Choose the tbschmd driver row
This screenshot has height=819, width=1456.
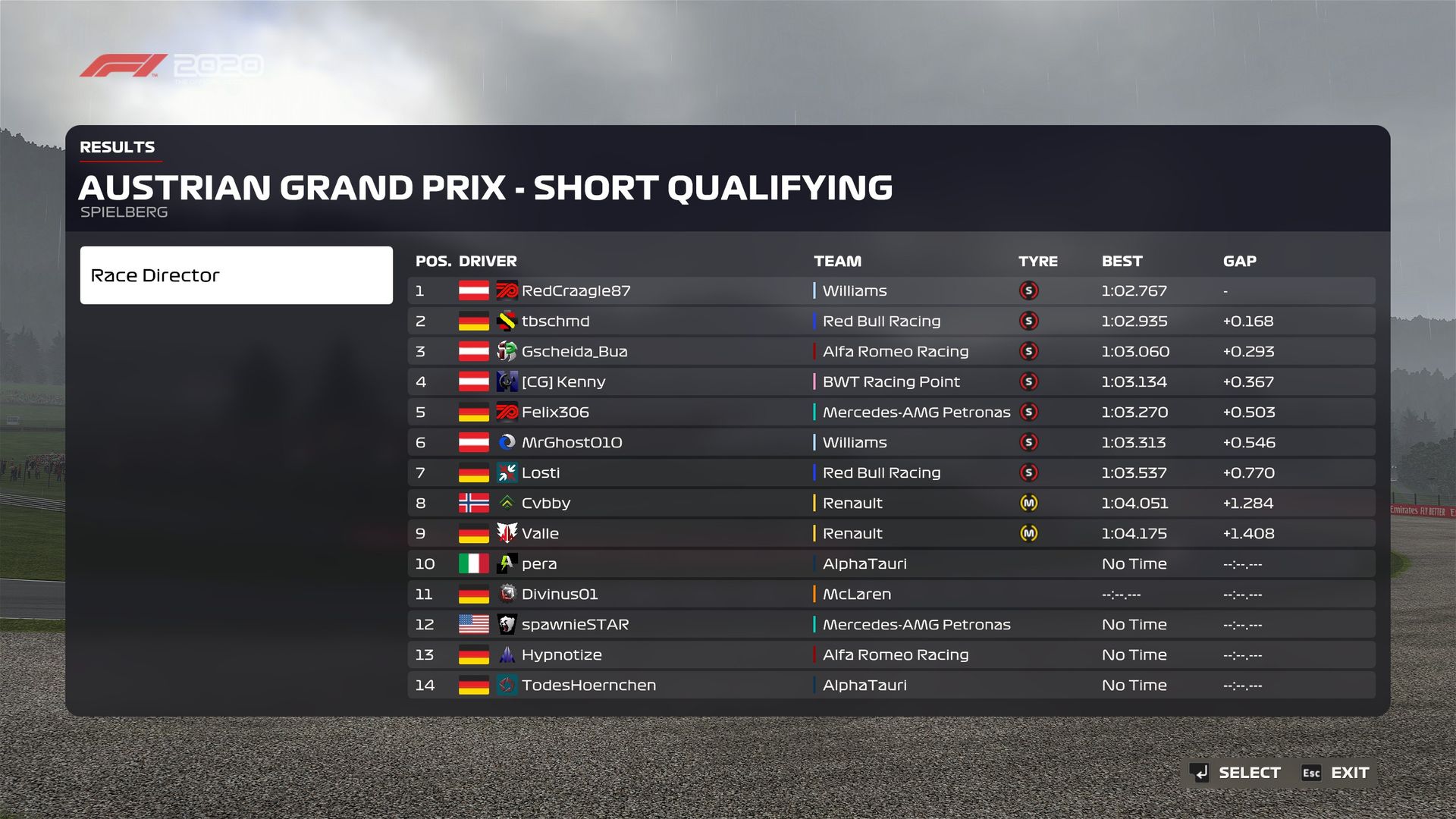pyautogui.click(x=555, y=322)
